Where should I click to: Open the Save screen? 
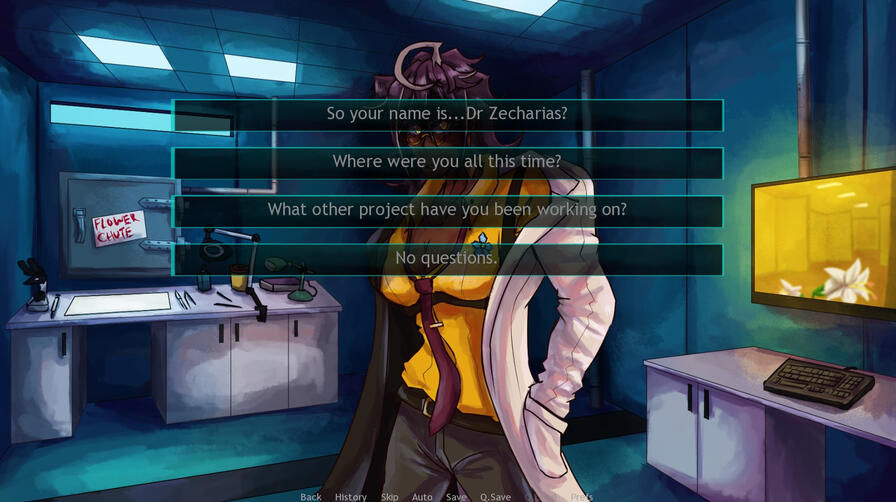pyautogui.click(x=456, y=497)
